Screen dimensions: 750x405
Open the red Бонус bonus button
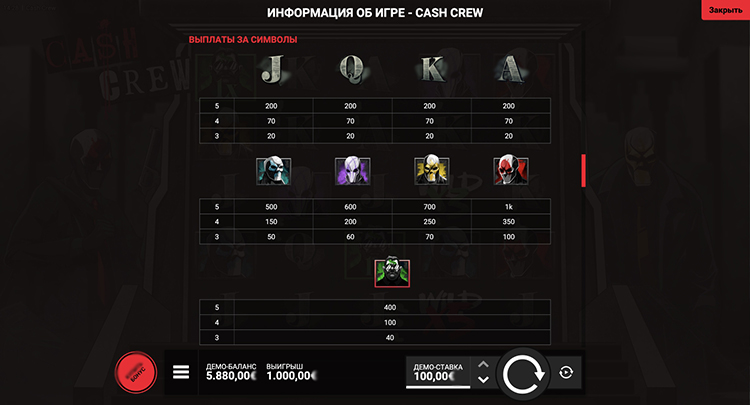(x=137, y=372)
